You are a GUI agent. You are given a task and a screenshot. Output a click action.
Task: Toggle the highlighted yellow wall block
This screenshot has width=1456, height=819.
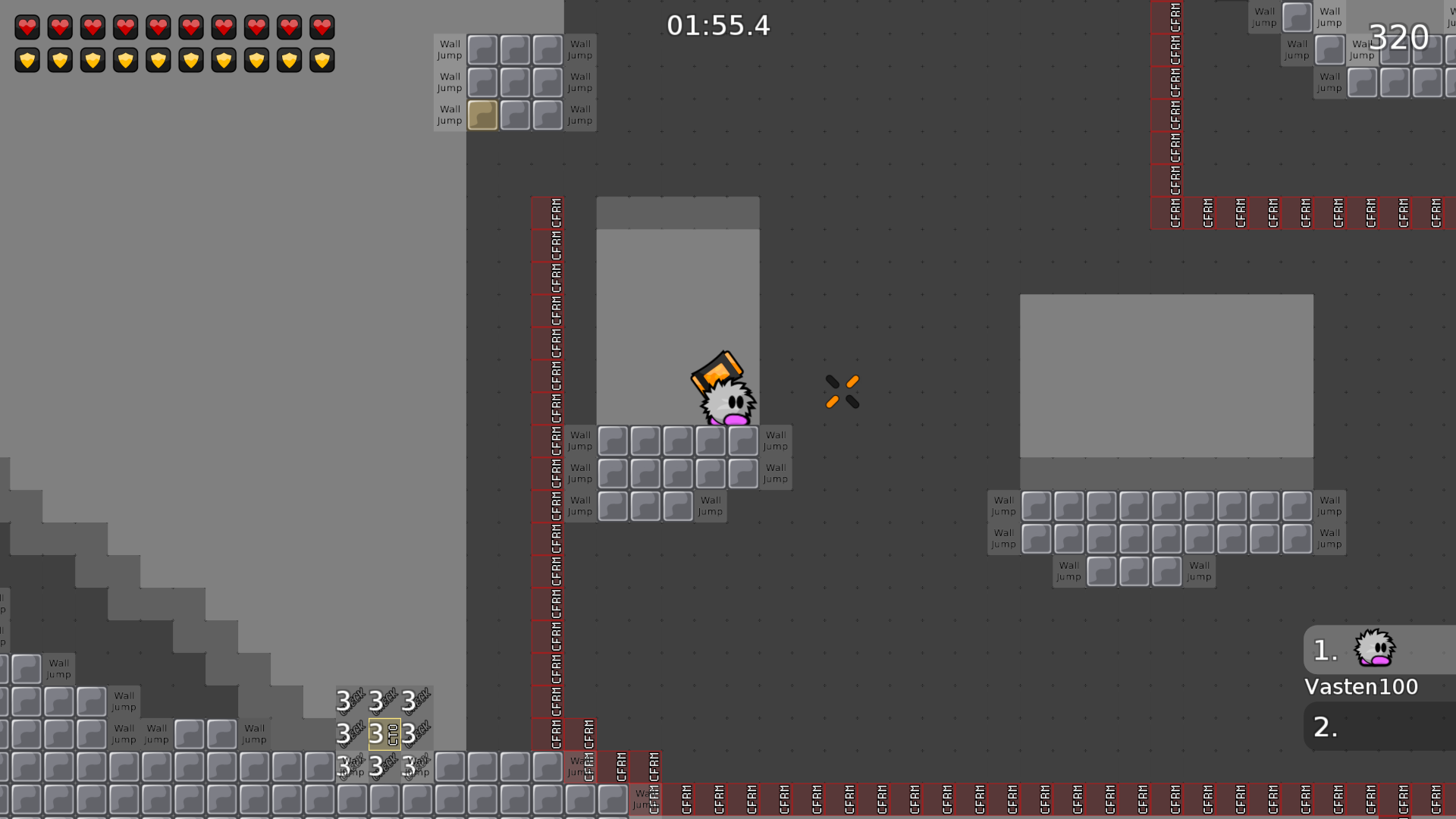click(482, 115)
